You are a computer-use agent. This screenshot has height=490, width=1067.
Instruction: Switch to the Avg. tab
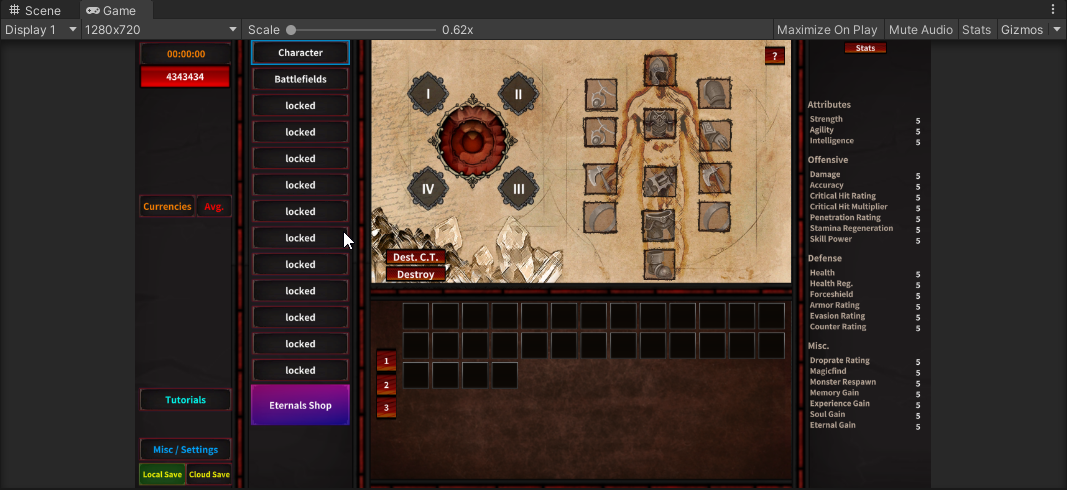(214, 206)
